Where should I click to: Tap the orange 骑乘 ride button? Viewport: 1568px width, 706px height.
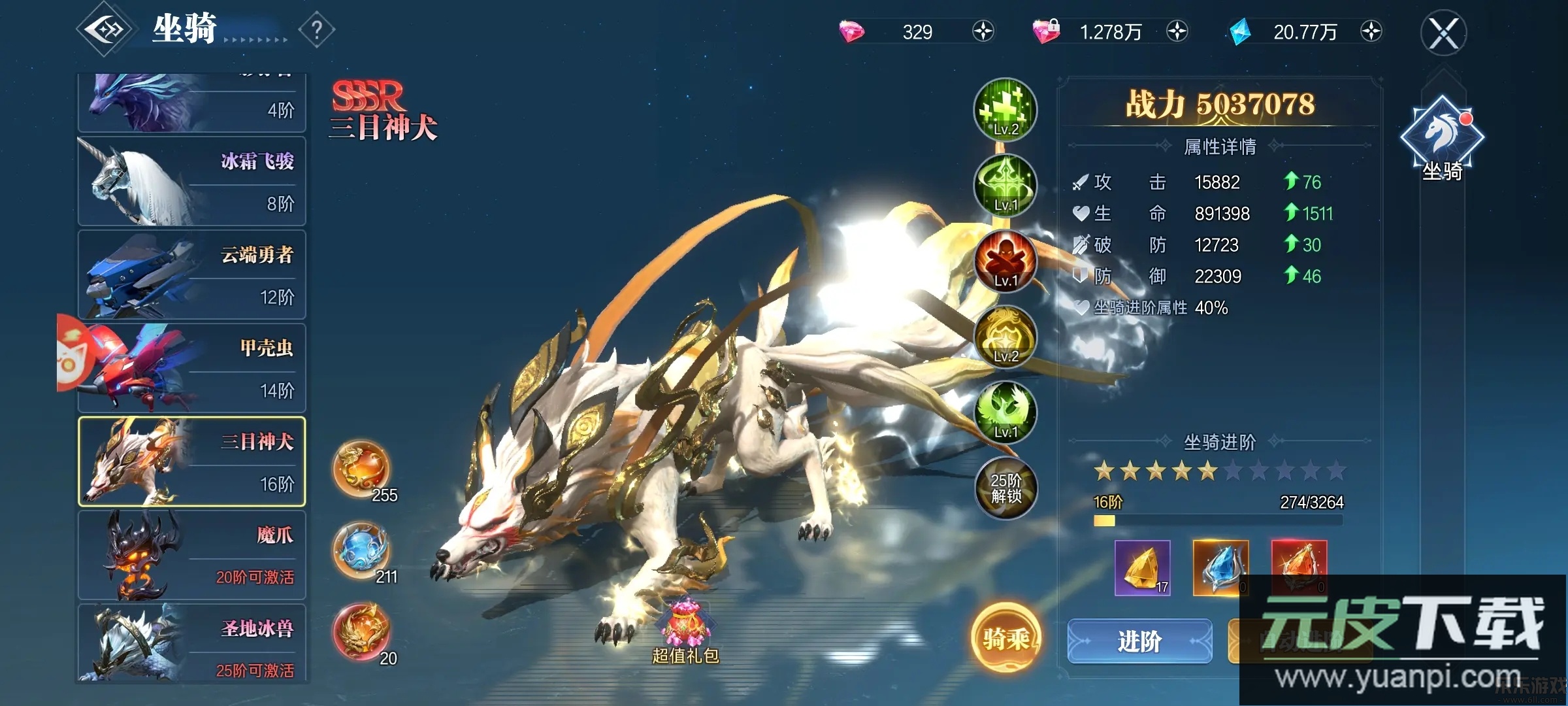coord(1005,638)
